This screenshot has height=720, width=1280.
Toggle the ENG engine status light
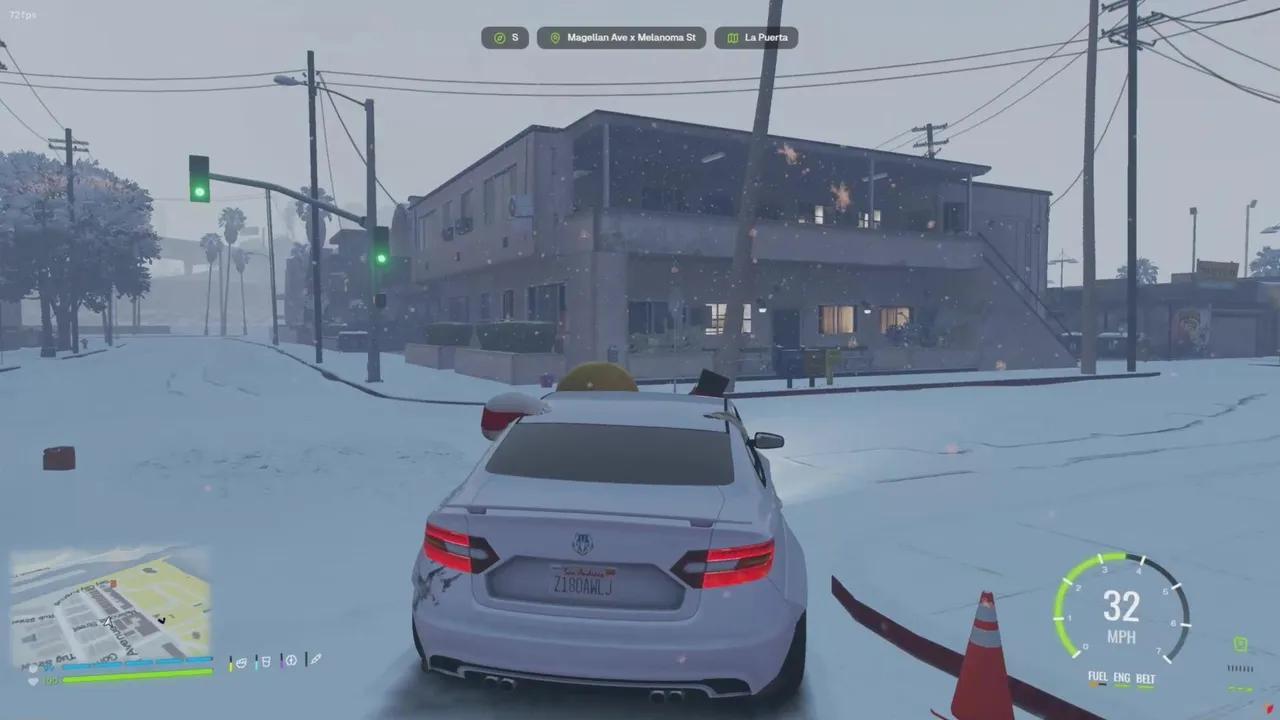[1121, 678]
